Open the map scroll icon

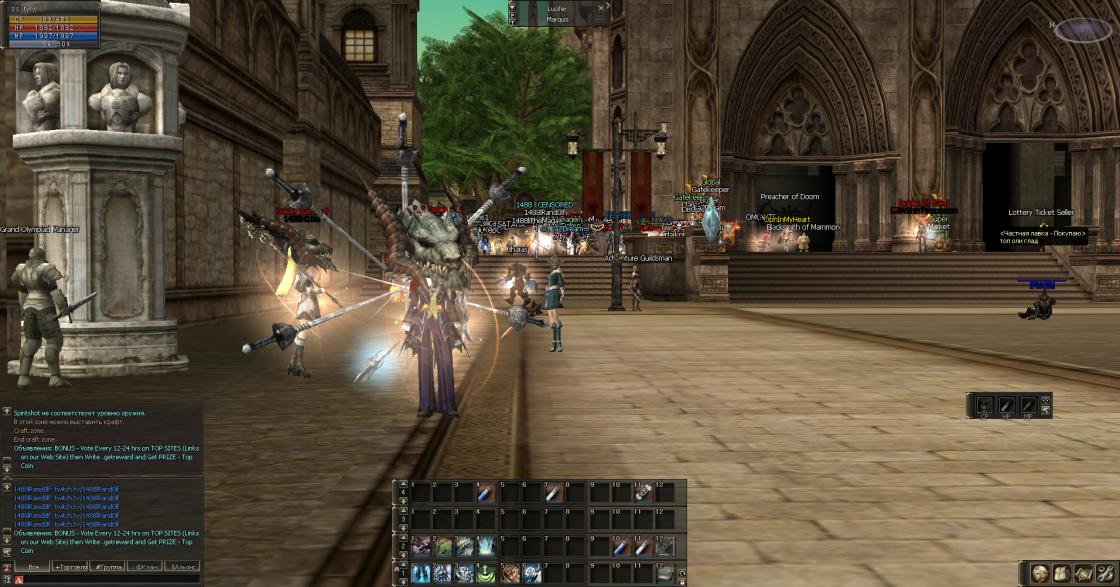1081,573
